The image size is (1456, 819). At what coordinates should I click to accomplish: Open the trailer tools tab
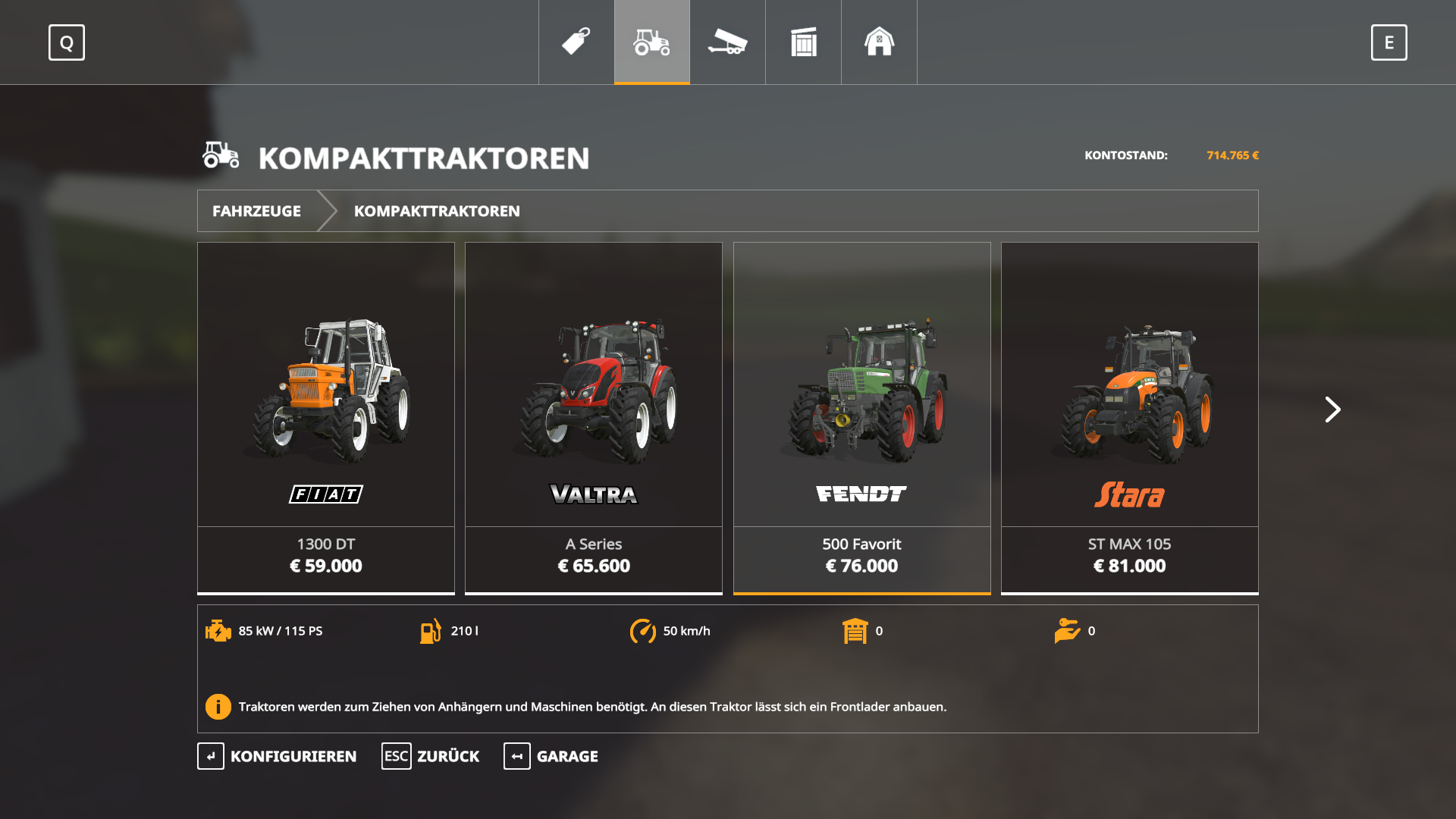coord(728,42)
